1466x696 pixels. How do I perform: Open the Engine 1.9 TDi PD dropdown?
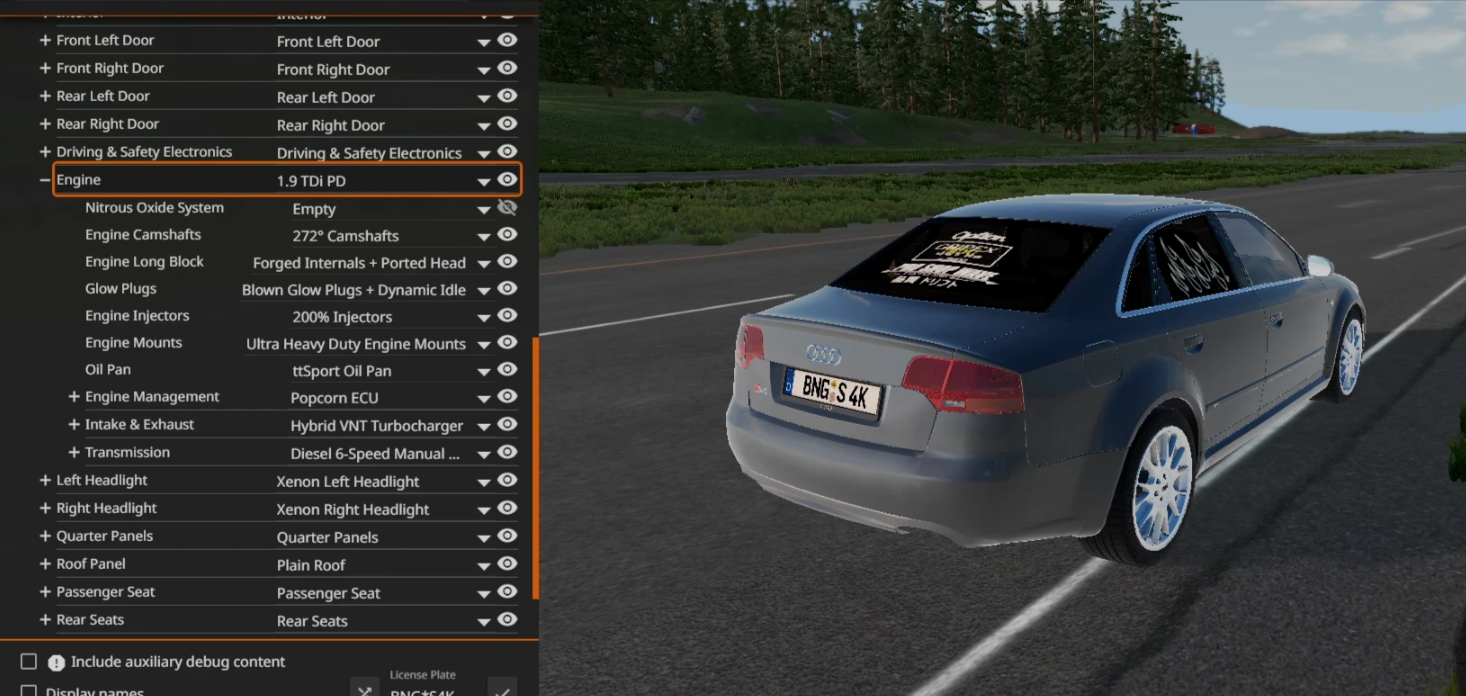(484, 181)
